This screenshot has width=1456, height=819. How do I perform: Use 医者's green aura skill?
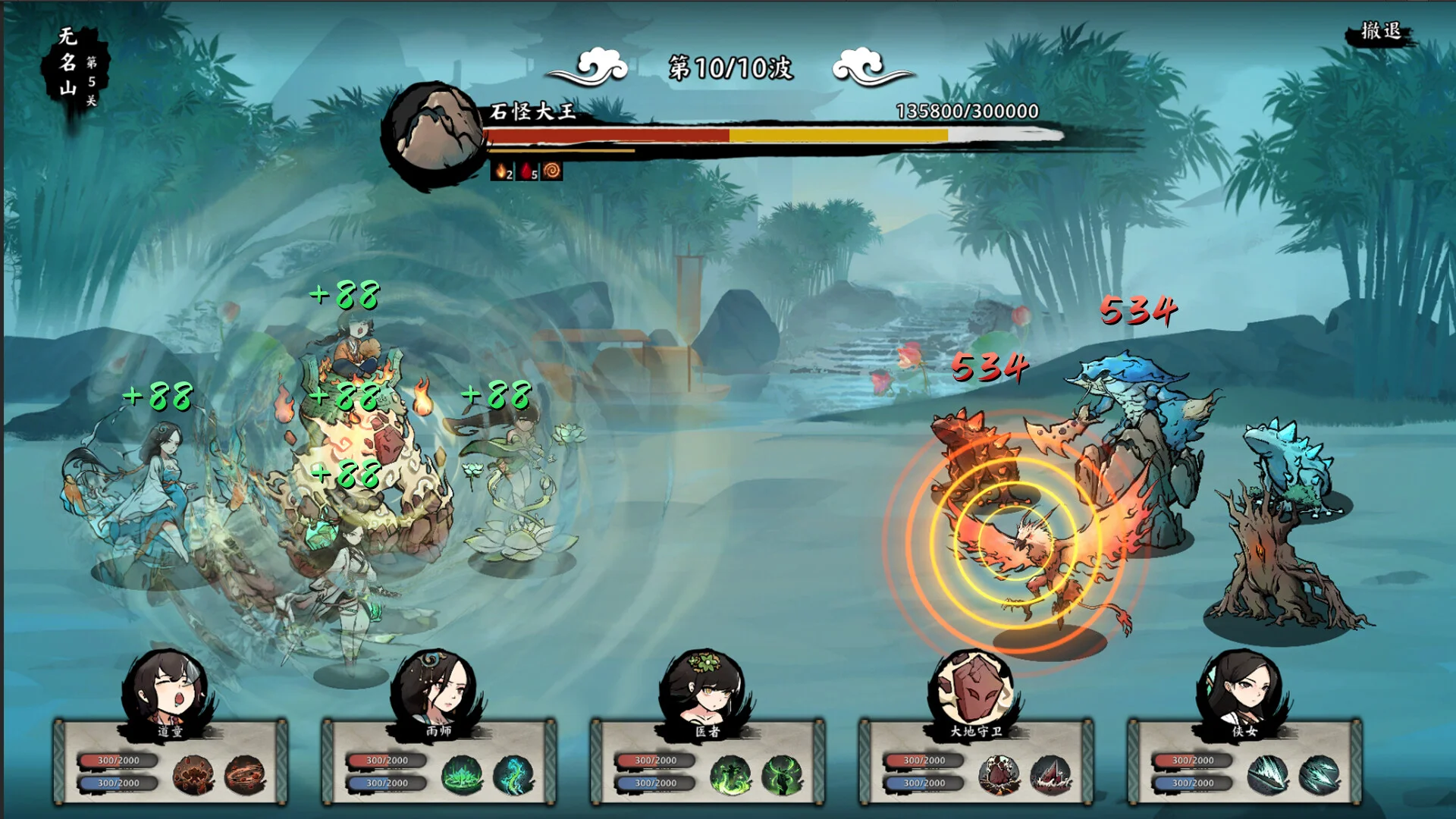[x=781, y=774]
